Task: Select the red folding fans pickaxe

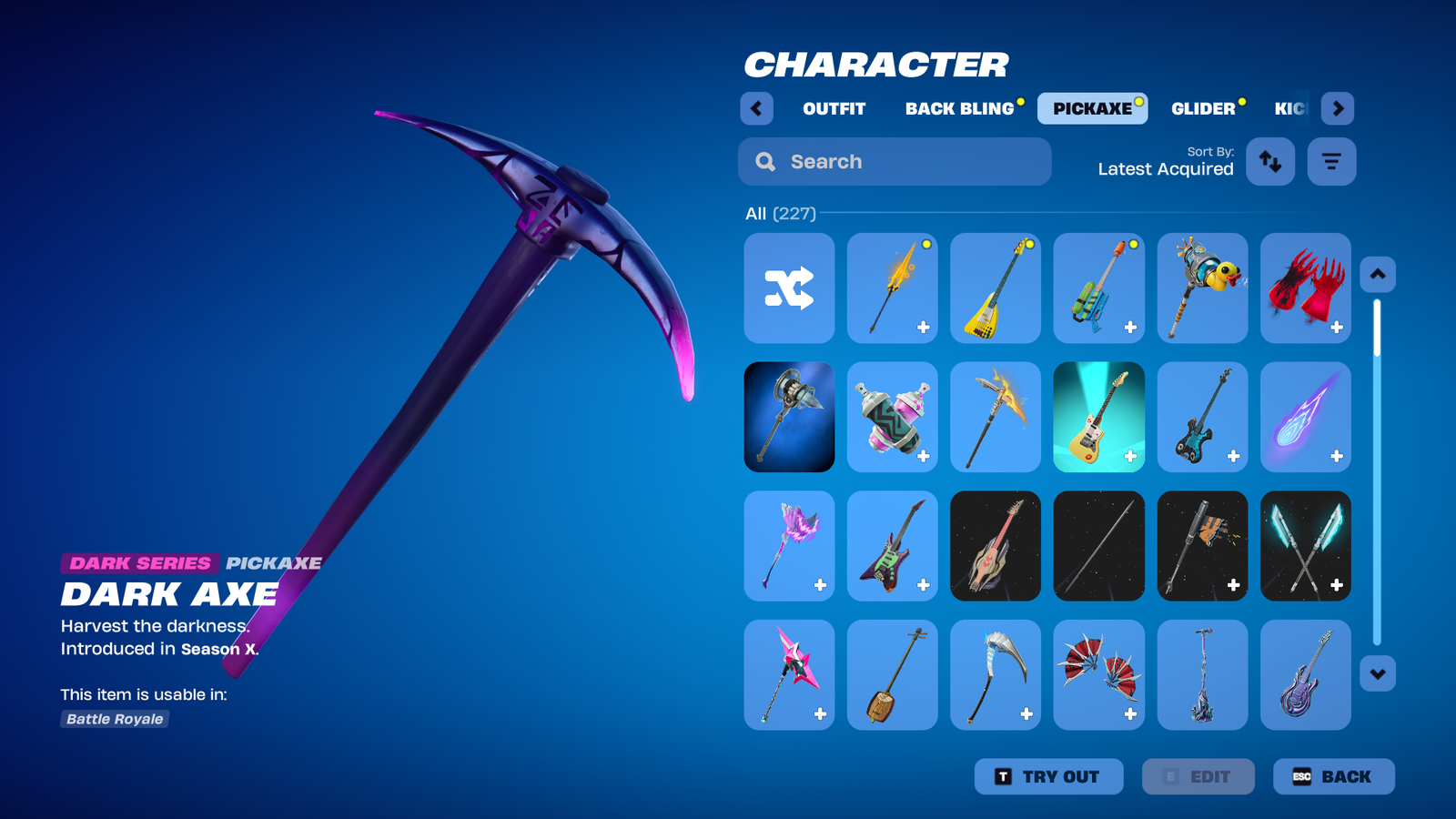Action: click(x=1098, y=674)
